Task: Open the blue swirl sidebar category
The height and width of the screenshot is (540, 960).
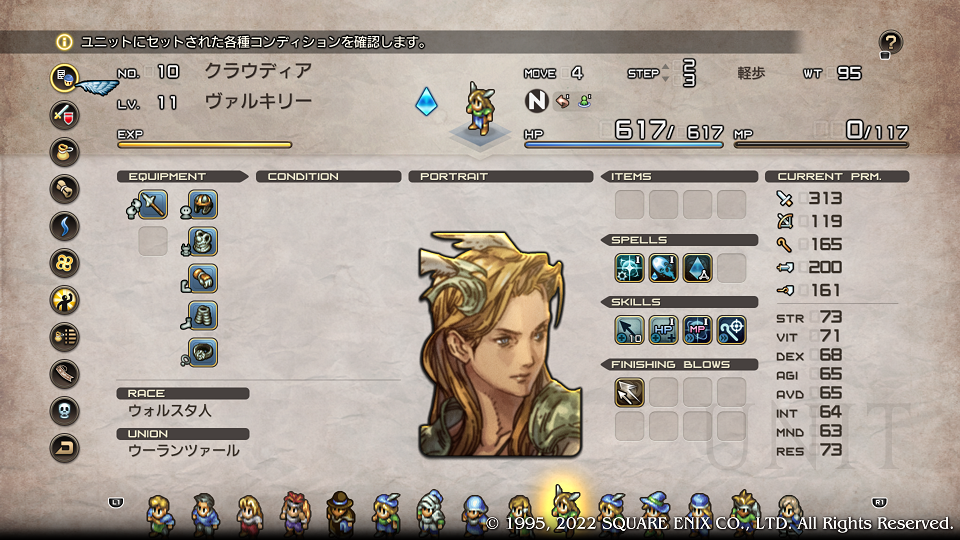Action: [x=65, y=225]
